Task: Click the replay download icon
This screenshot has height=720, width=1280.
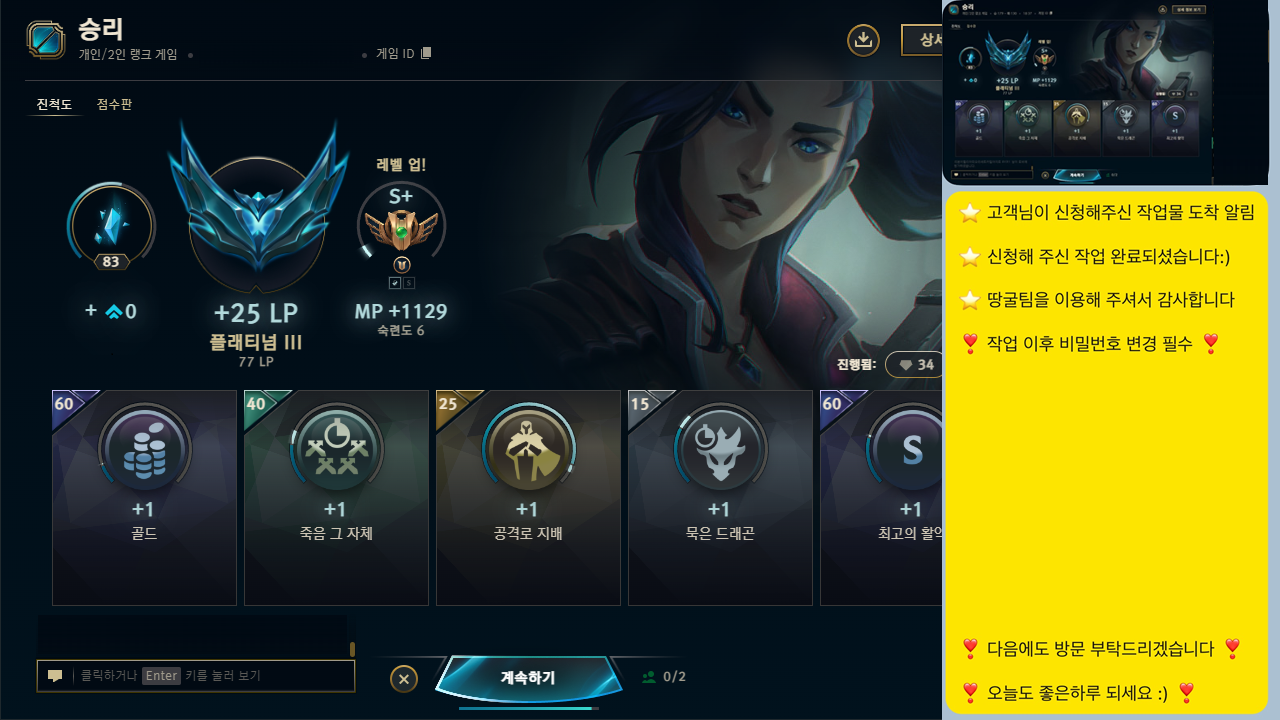Action: click(863, 40)
